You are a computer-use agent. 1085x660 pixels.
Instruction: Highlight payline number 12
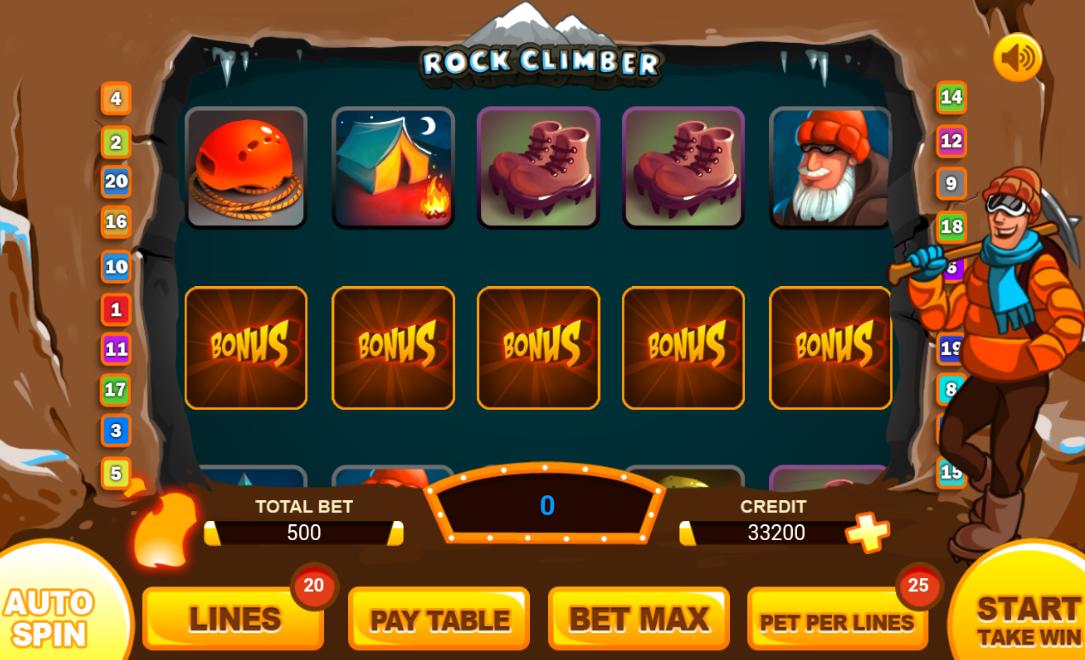[x=951, y=141]
